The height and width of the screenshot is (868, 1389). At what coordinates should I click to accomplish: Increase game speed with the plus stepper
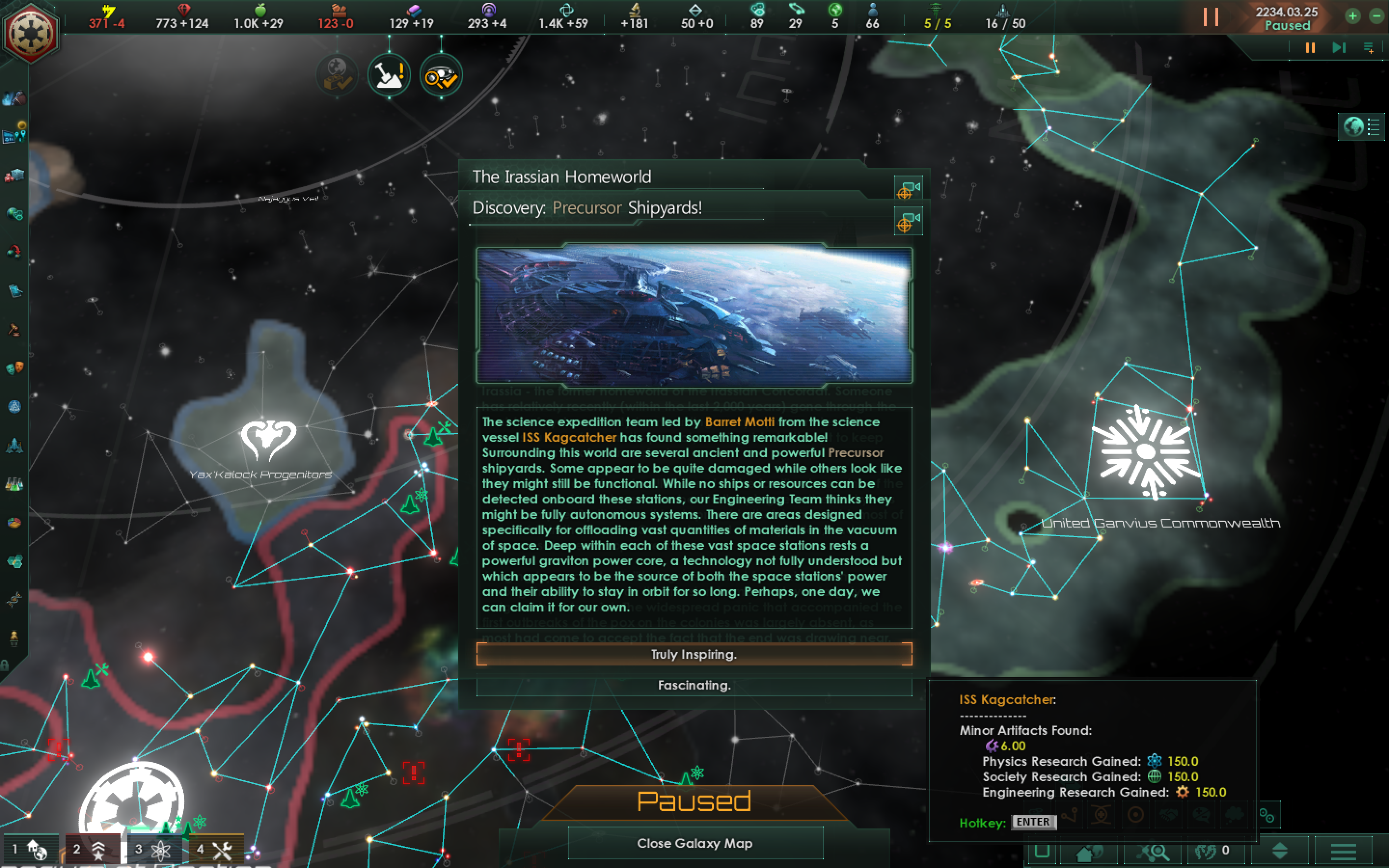click(1353, 16)
